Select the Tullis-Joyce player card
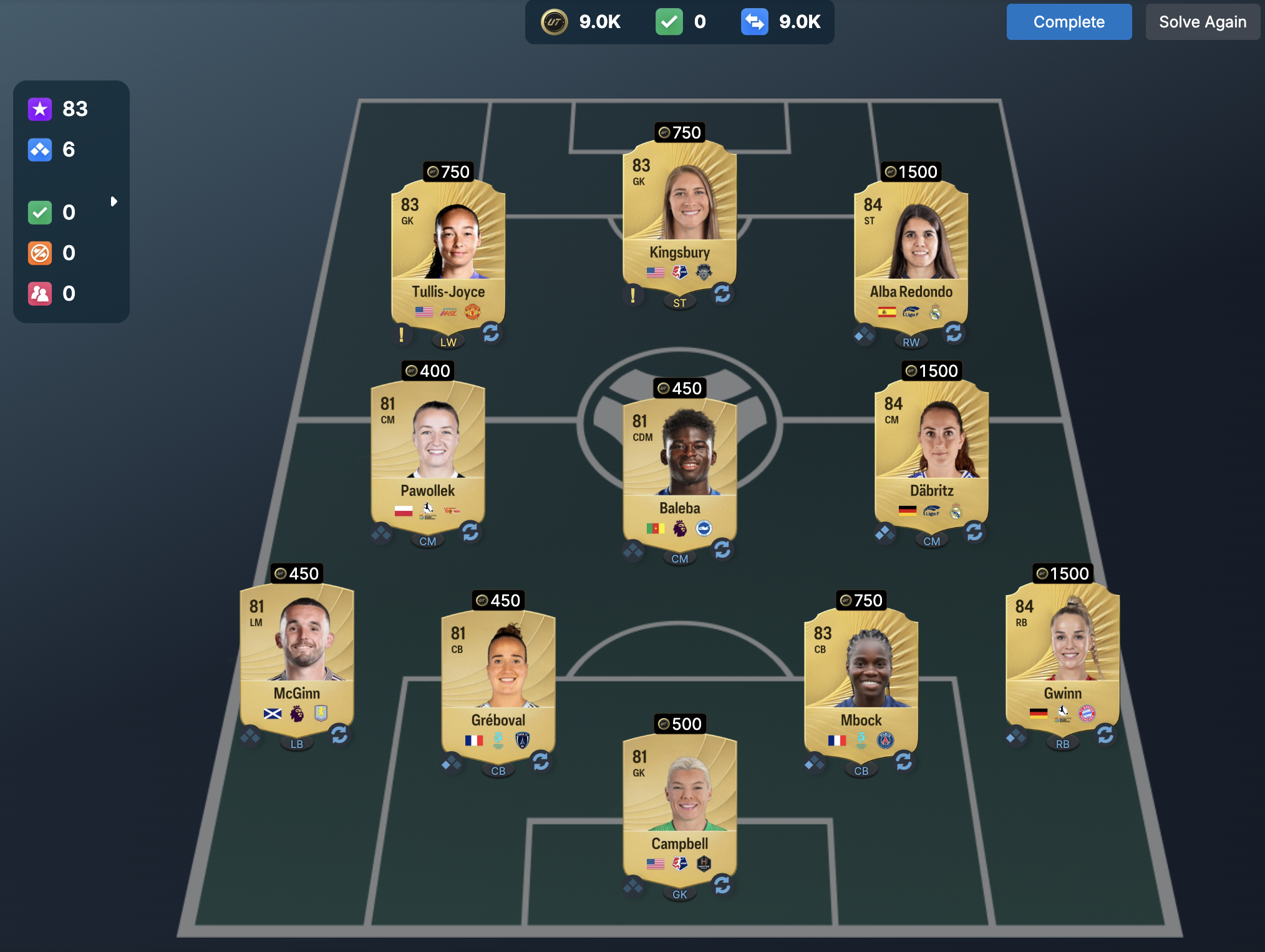This screenshot has height=952, width=1265. (448, 250)
